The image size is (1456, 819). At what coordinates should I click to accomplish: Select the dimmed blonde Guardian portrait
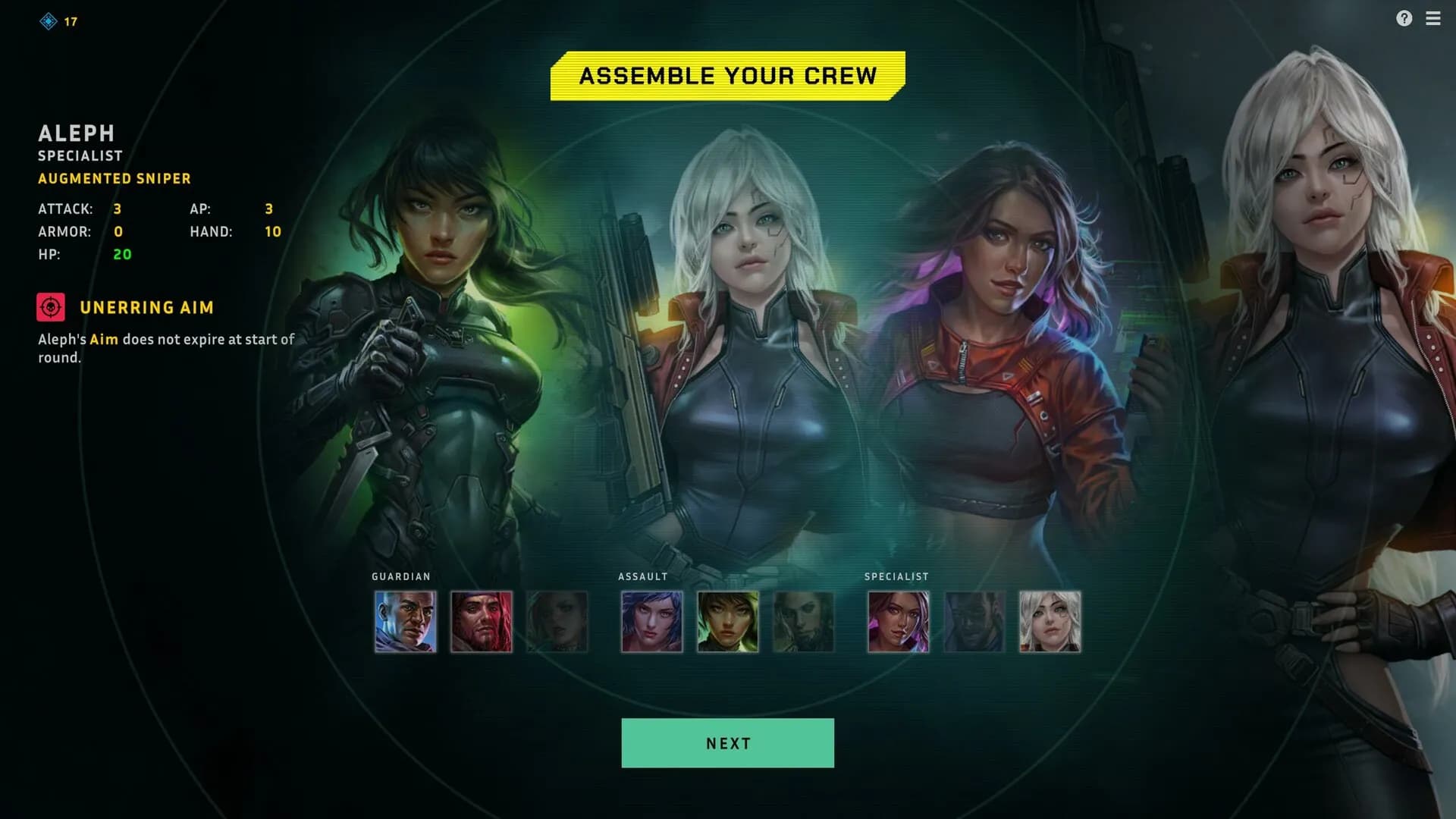tap(557, 621)
